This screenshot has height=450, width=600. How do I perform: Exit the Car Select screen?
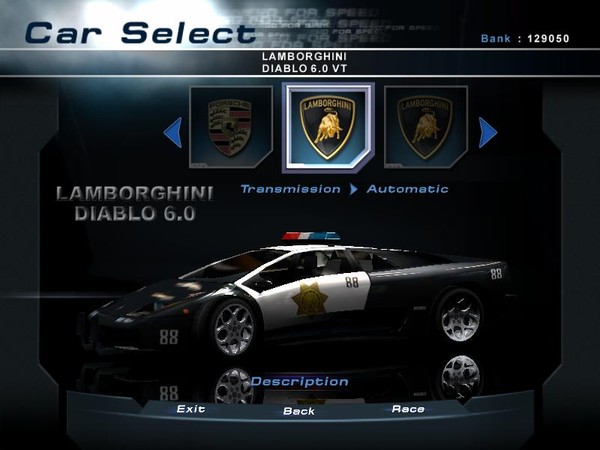pos(191,409)
